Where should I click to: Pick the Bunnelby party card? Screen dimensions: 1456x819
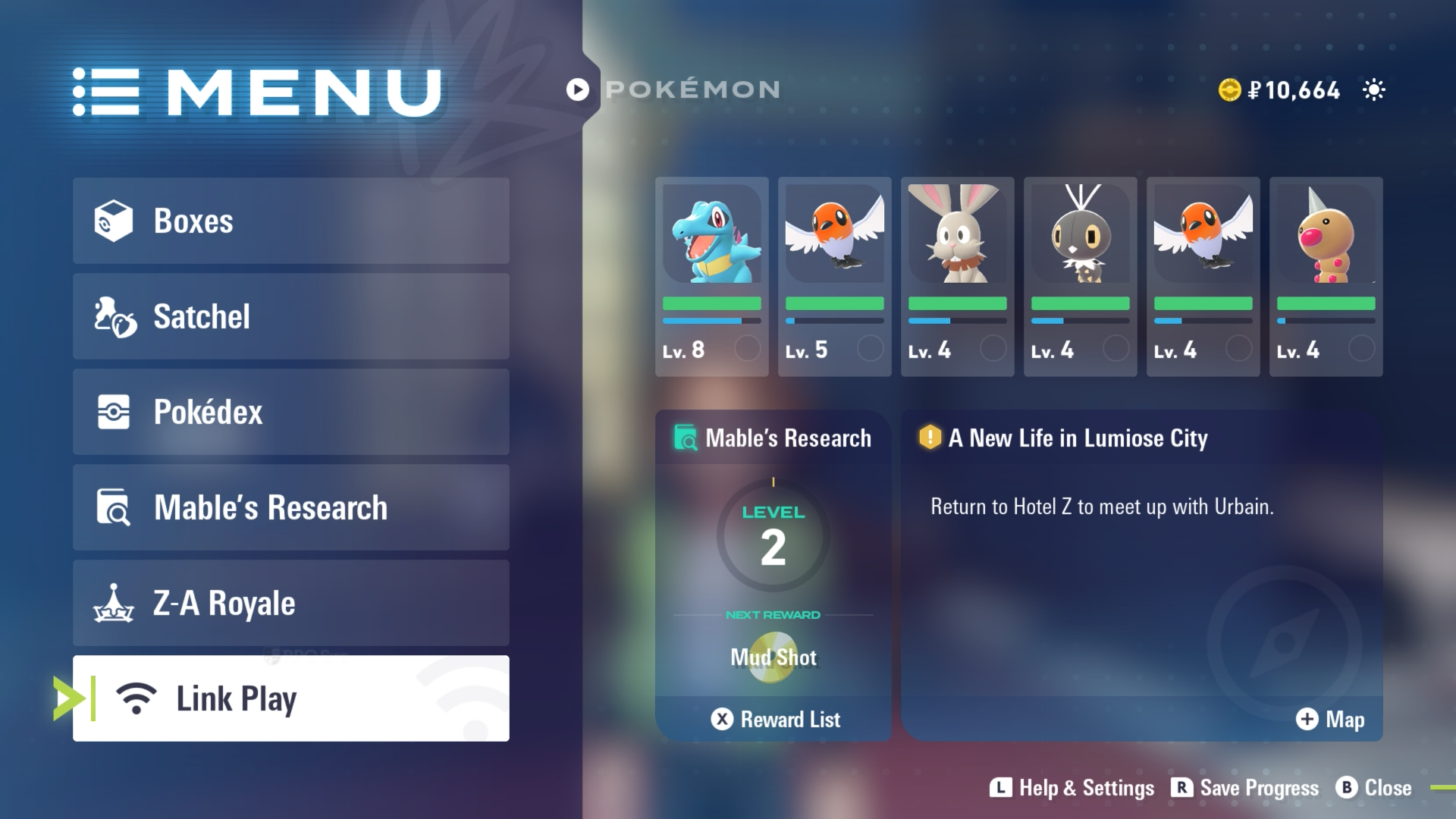957,277
